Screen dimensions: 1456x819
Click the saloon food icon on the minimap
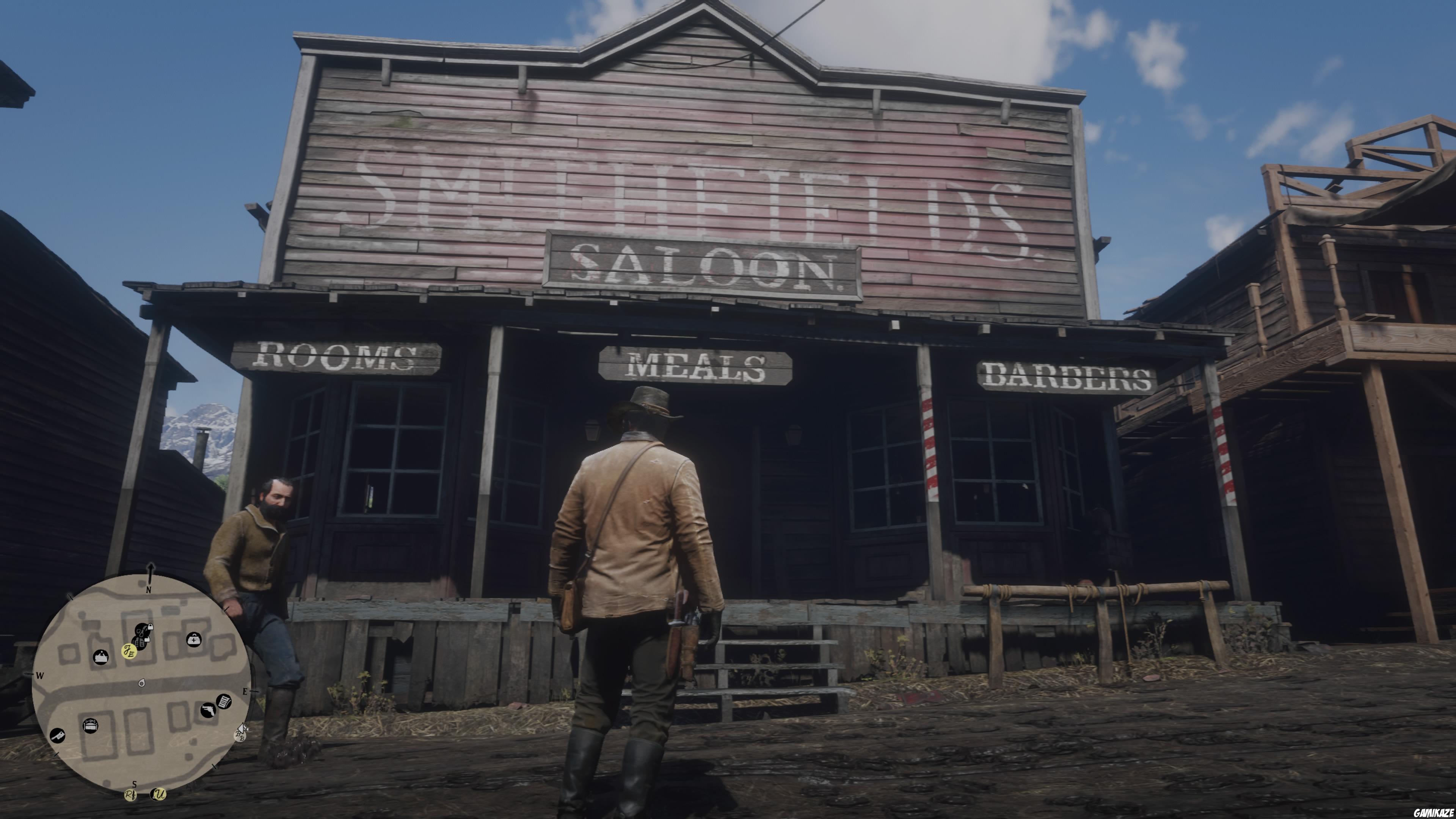click(101, 657)
